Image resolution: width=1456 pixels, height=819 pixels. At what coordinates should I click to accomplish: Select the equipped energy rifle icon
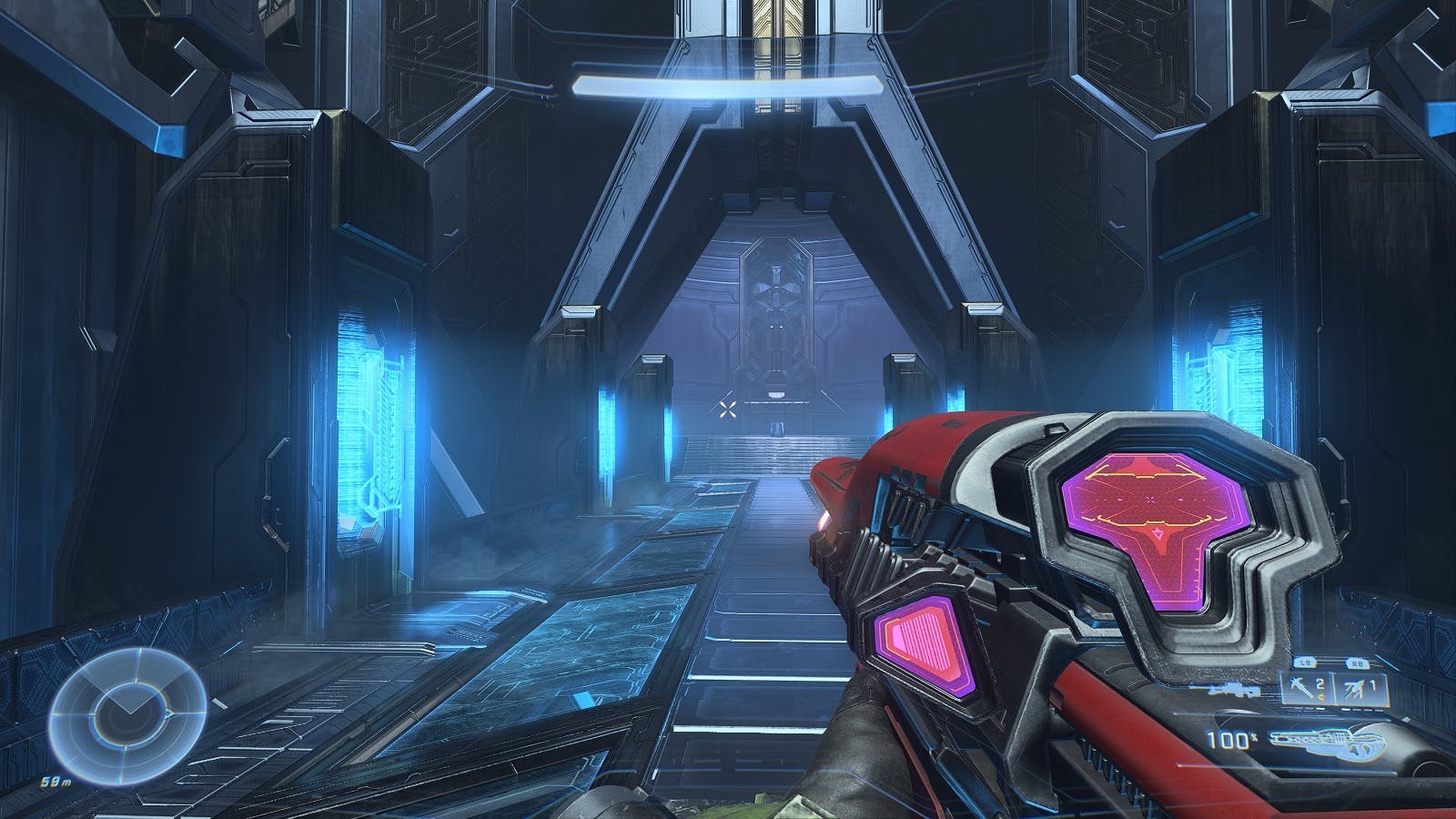coord(1328,743)
